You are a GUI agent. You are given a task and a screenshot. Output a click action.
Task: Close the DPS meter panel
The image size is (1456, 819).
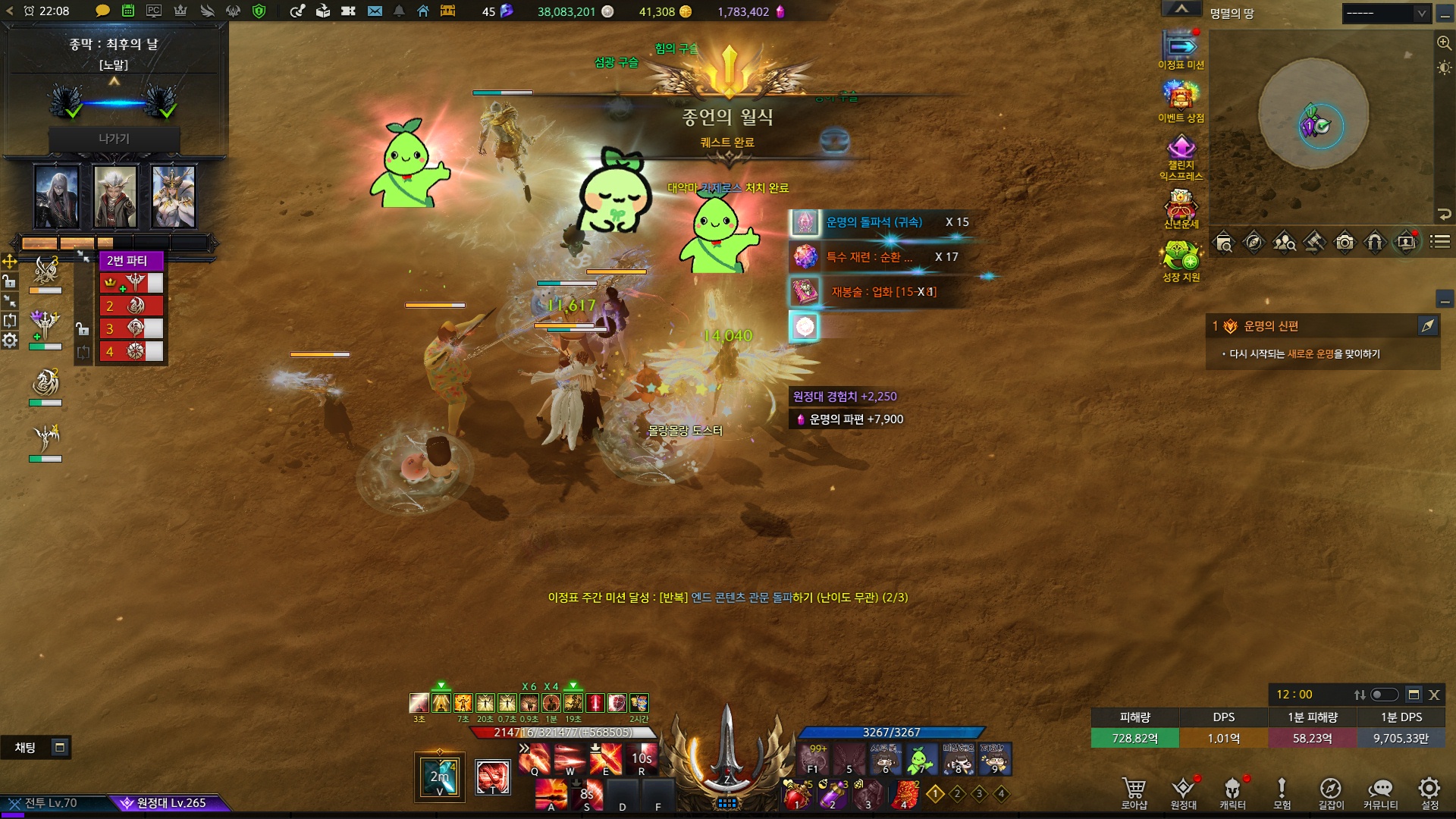coord(1434,695)
